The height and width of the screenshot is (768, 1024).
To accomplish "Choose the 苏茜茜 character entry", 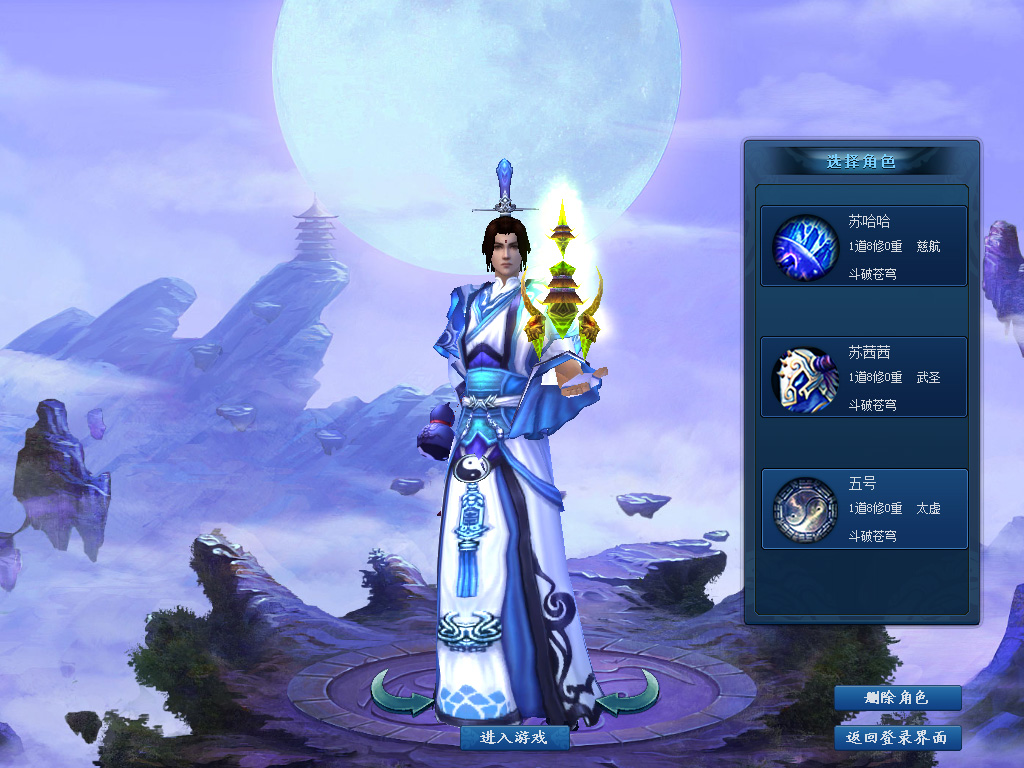I will click(x=864, y=377).
